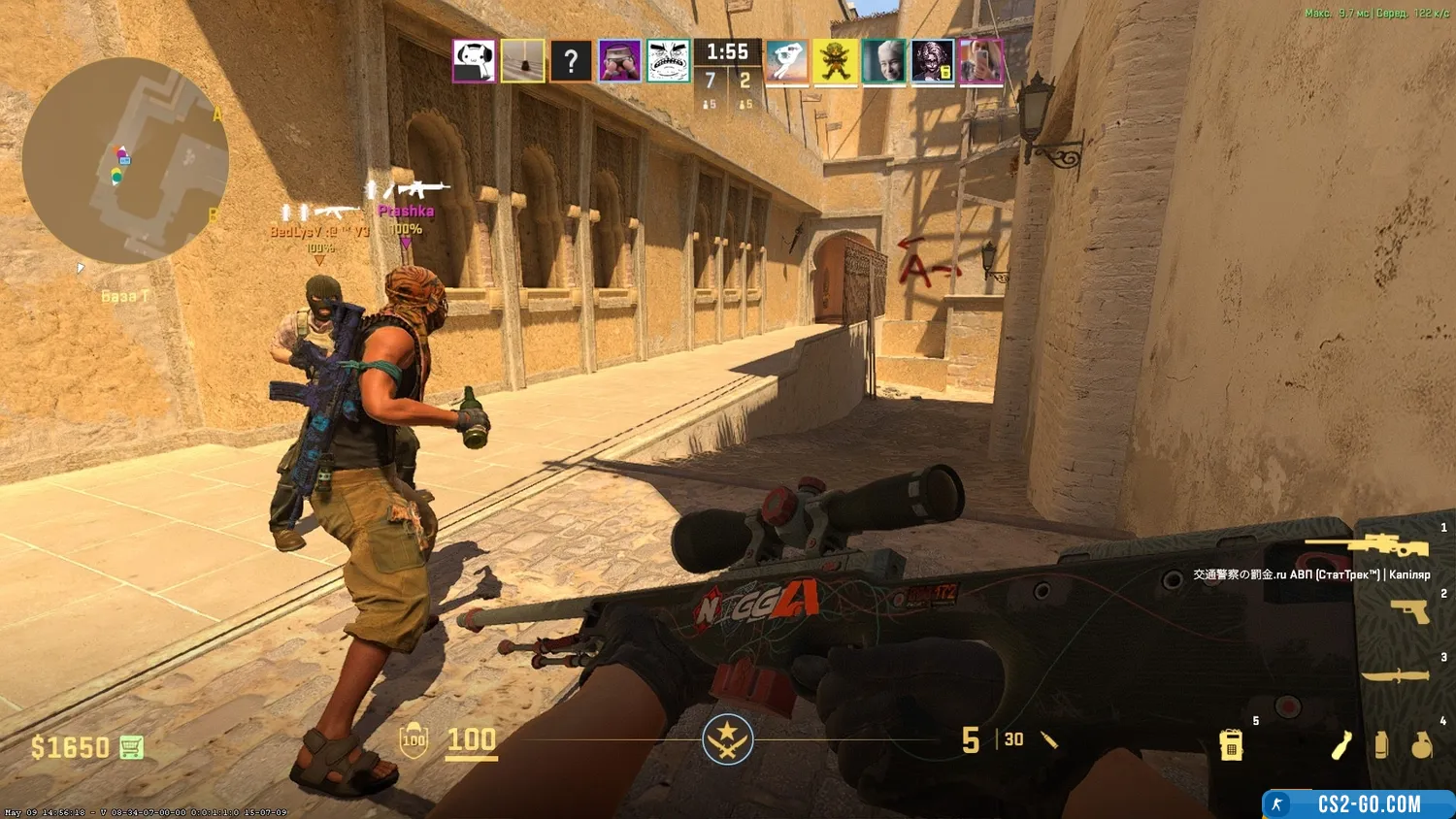
Task: Select the molotov cocktail grenade icon
Action: (1341, 745)
